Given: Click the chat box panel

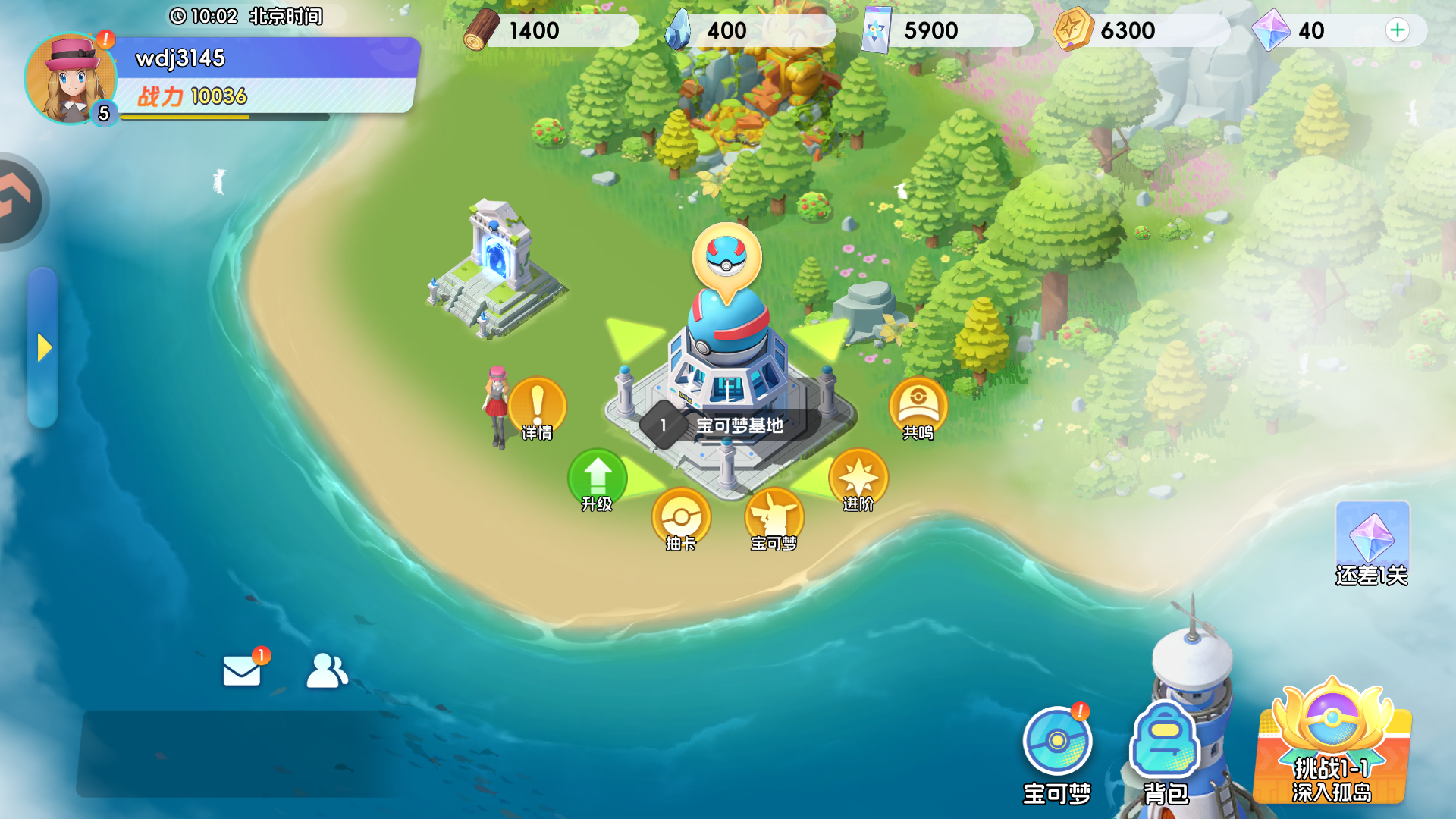Looking at the screenshot, I should 235,753.
